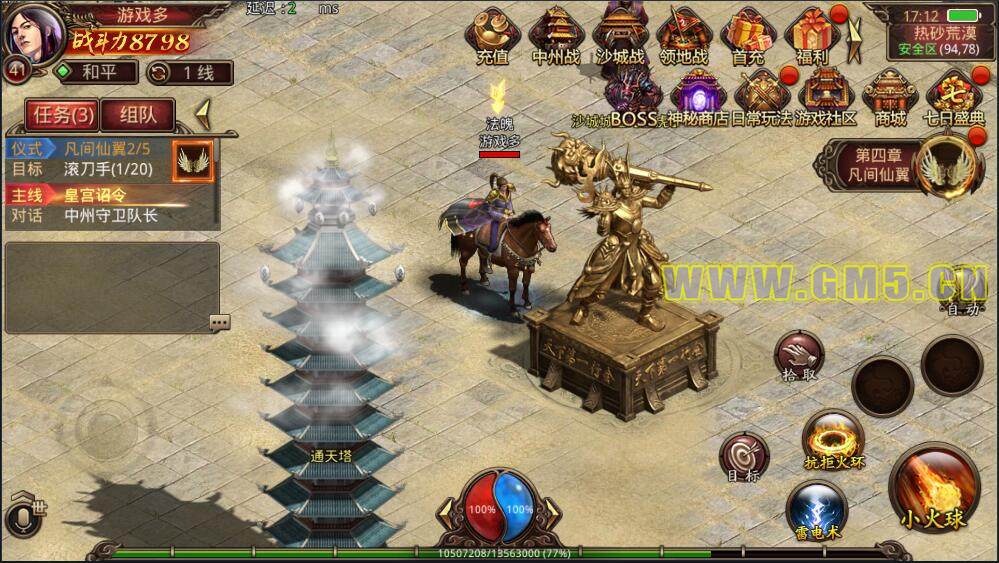Open the 商城 mall shop
Image resolution: width=999 pixels, height=563 pixels.
[889, 98]
